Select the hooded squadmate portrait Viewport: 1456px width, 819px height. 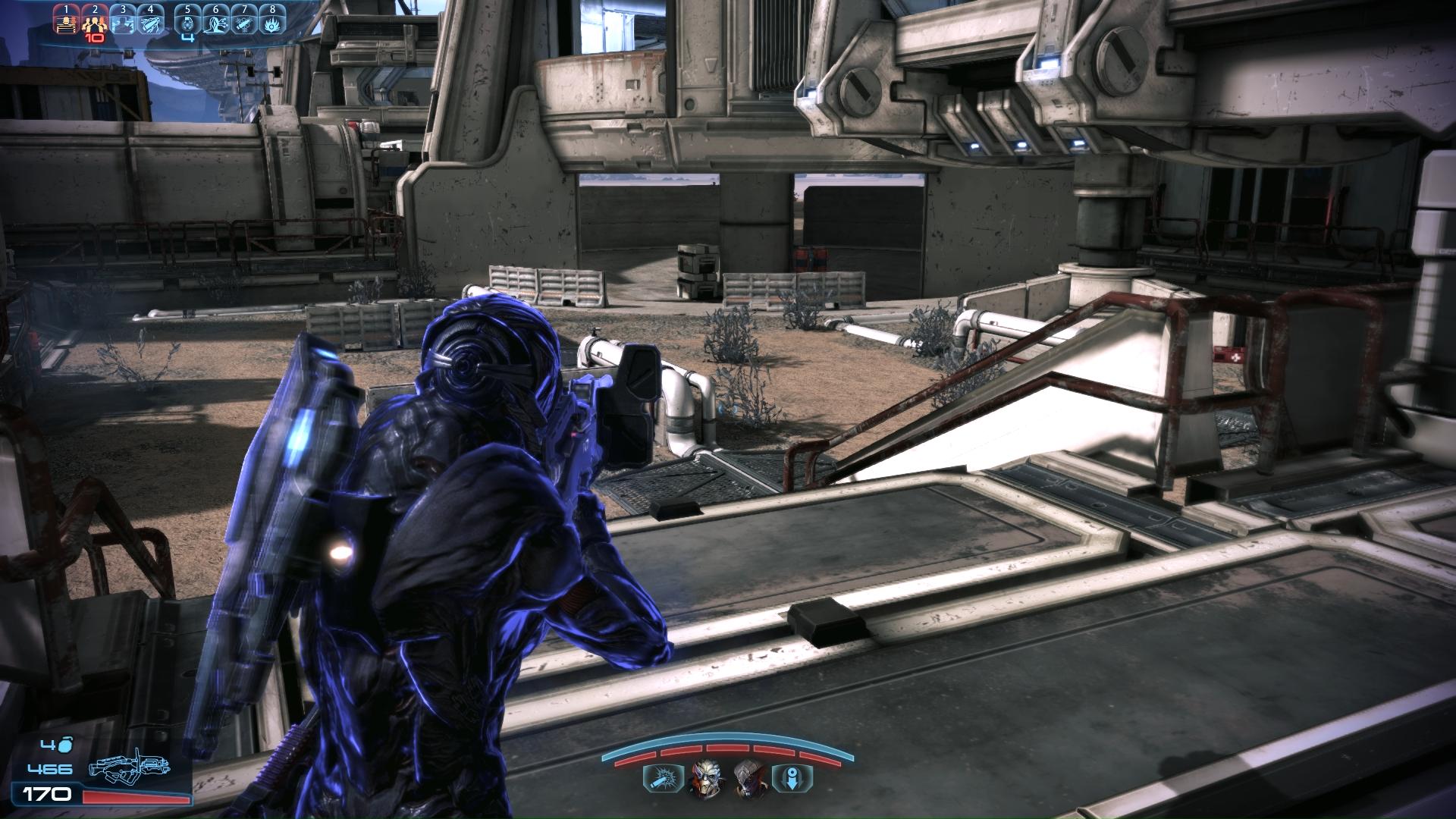749,778
